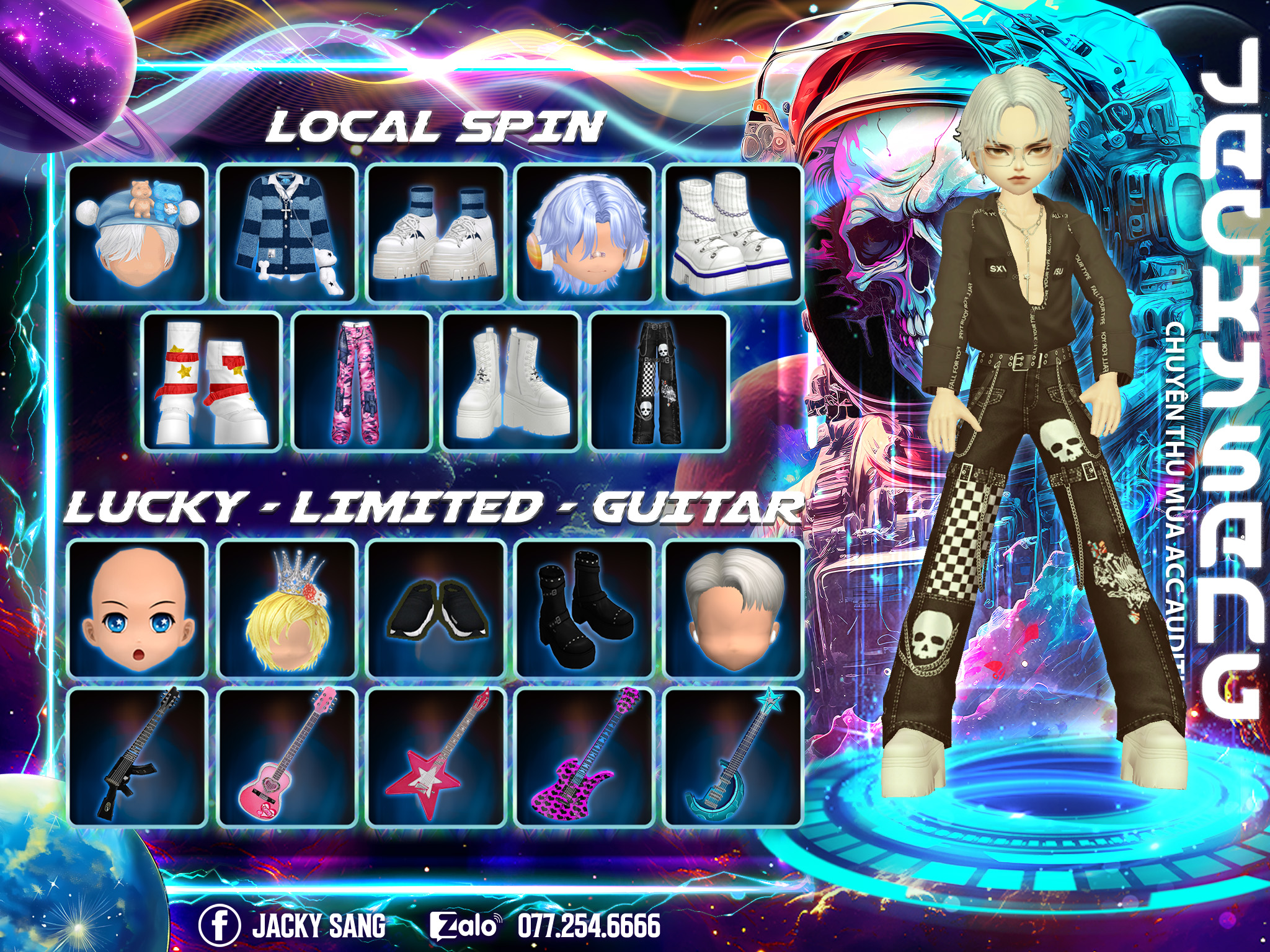Choose white boots with chained socks

pos(734,234)
